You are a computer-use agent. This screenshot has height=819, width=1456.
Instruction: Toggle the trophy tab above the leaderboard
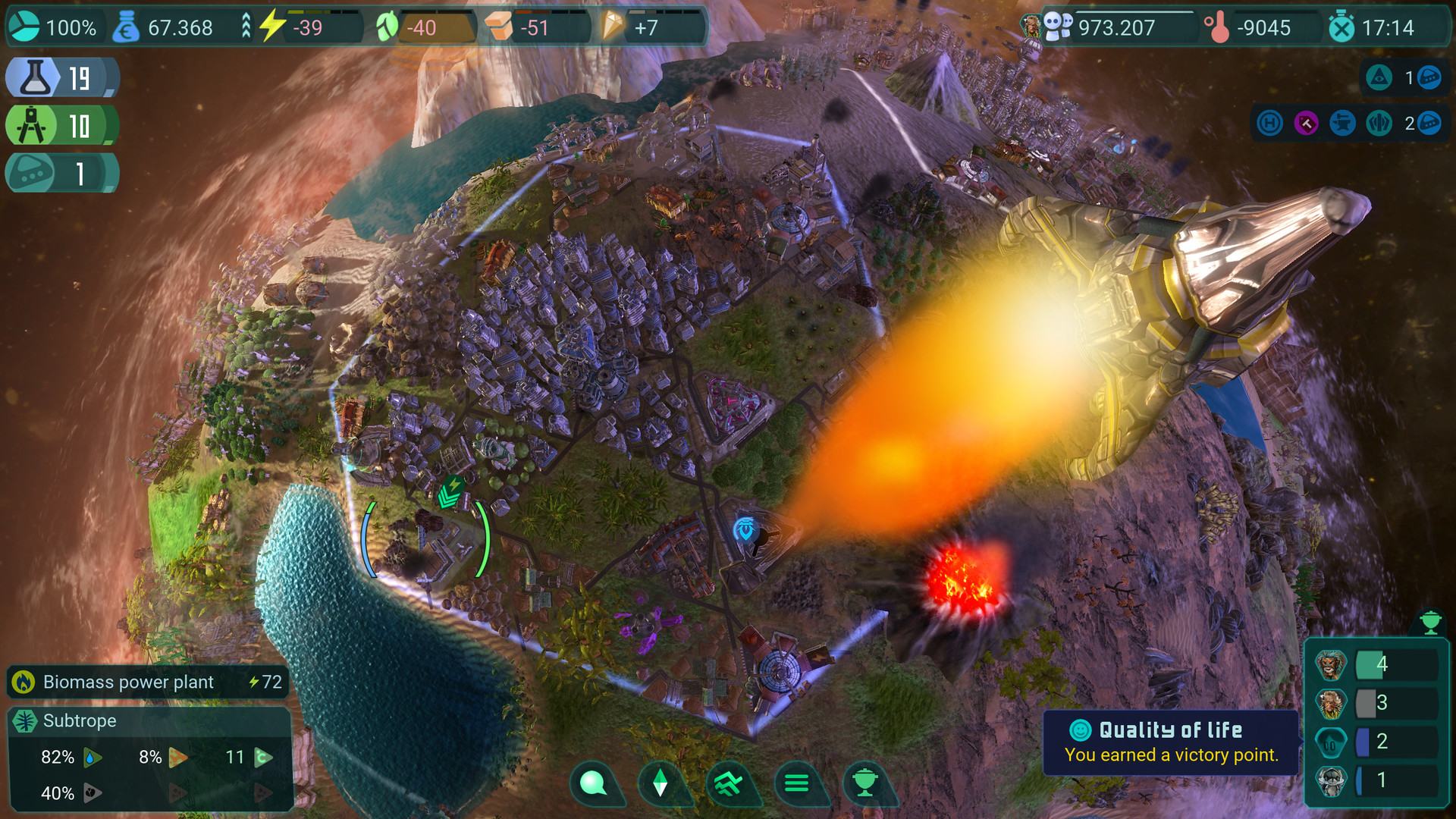point(1430,623)
